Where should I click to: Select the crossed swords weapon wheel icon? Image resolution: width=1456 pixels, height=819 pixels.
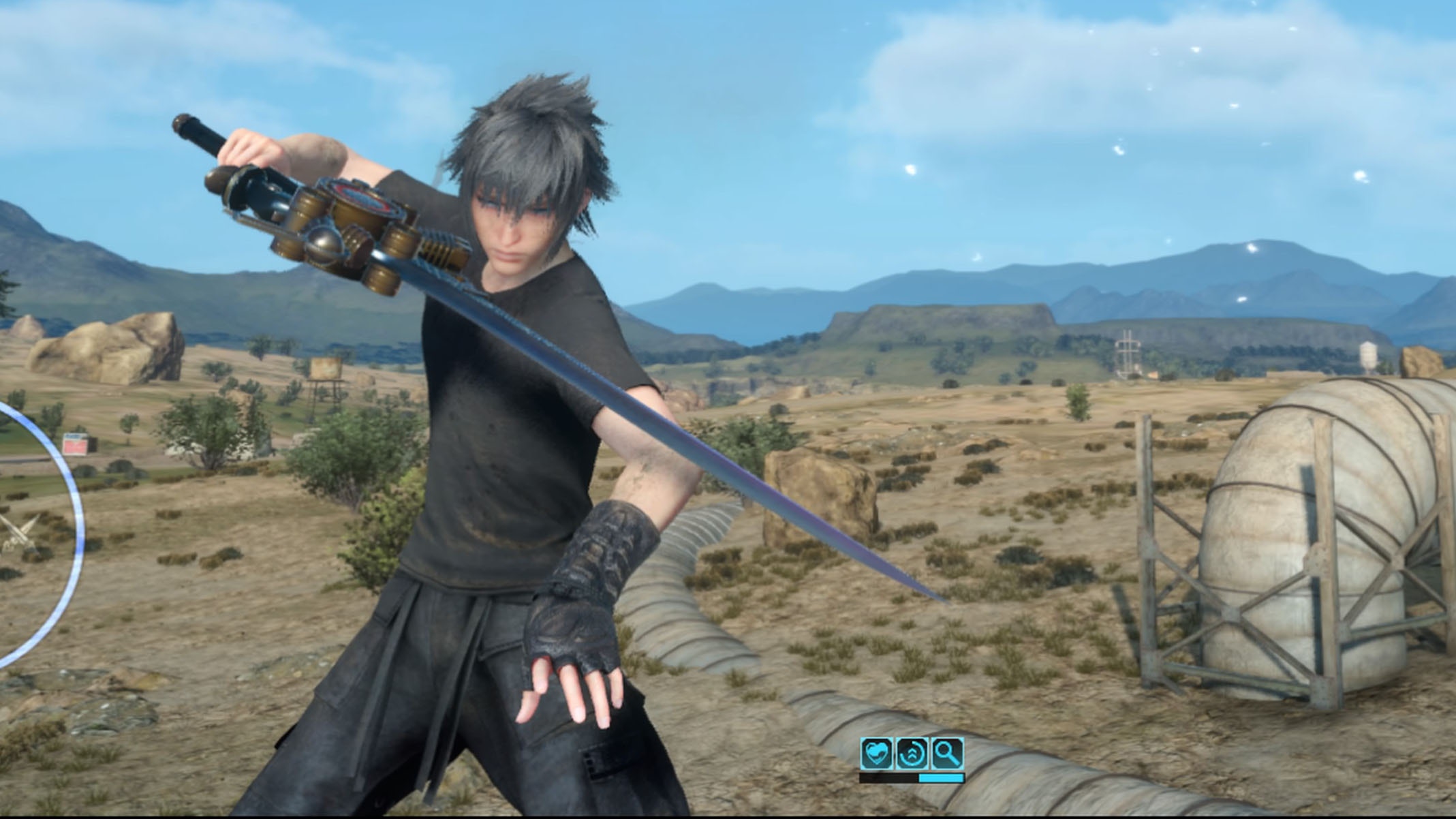tap(15, 534)
